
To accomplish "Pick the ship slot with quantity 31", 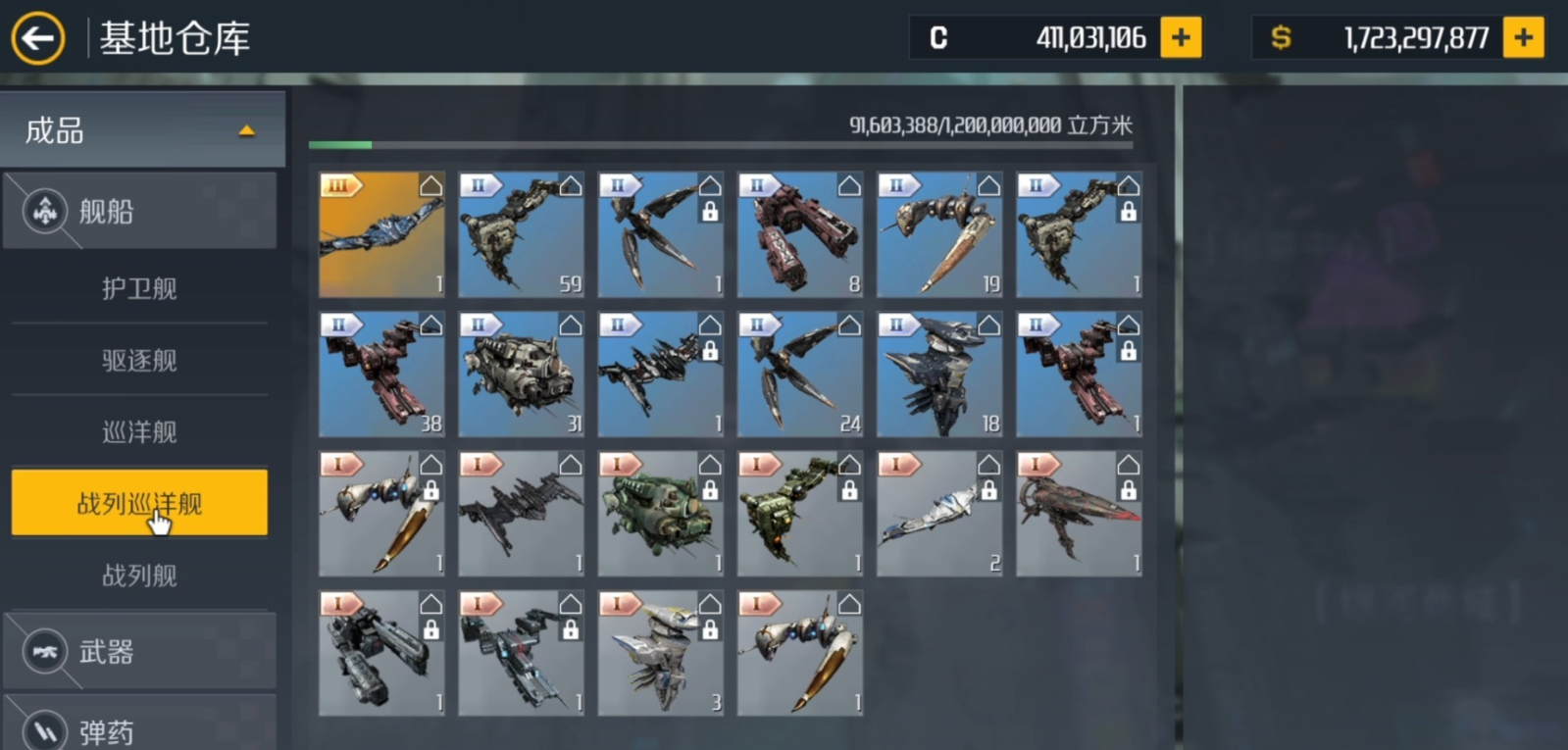I will point(521,375).
